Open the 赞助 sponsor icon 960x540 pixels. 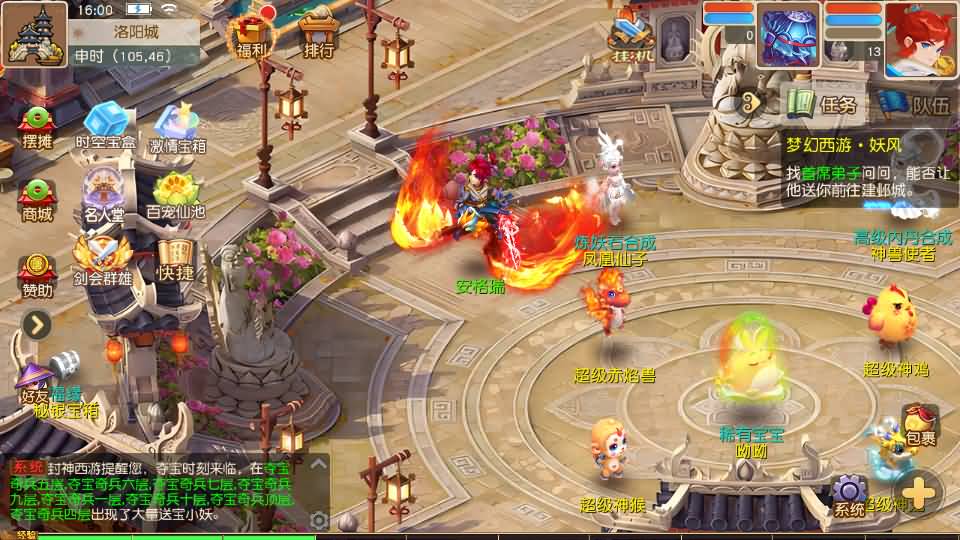point(37,273)
